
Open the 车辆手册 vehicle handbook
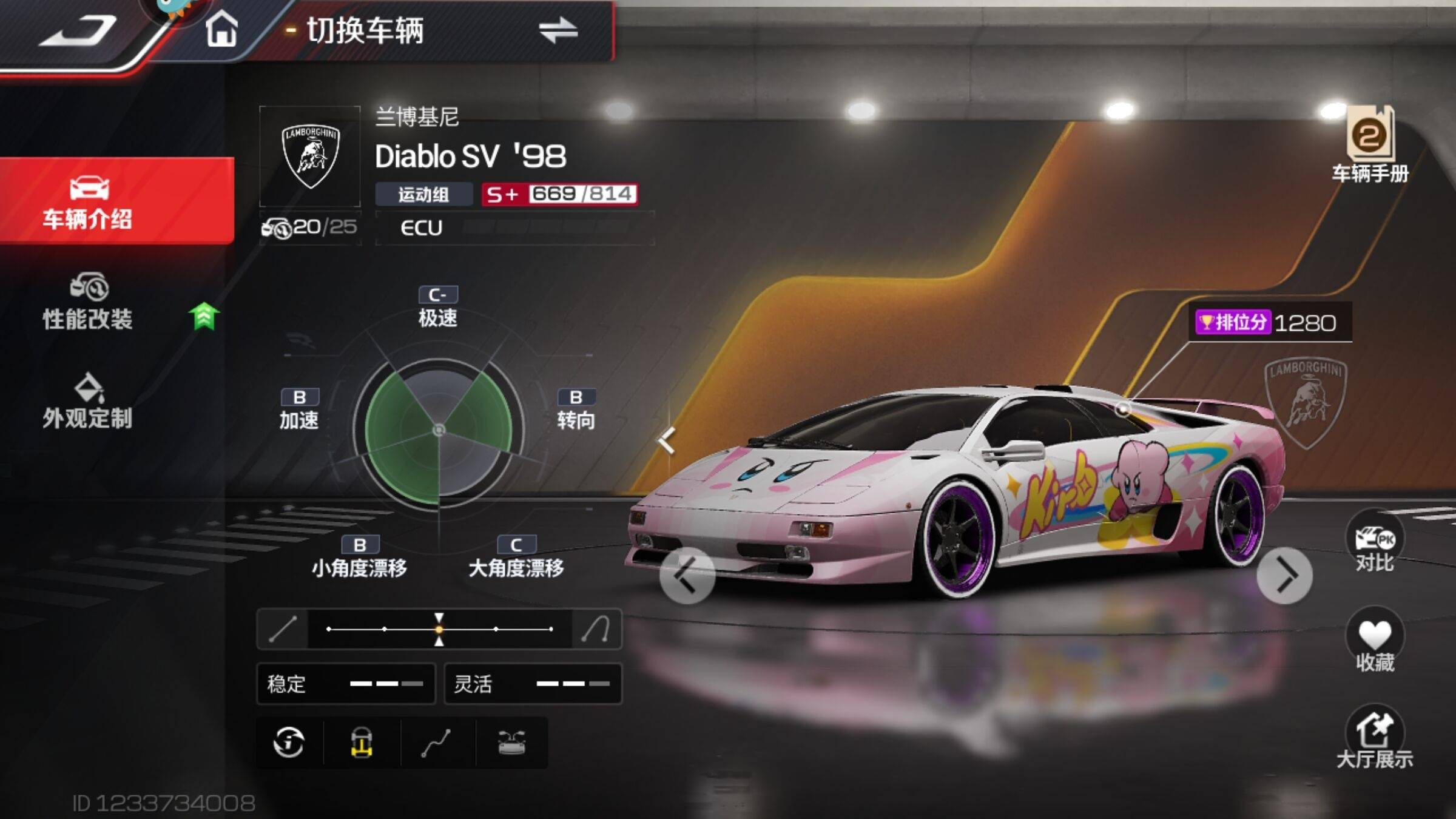point(1370,146)
